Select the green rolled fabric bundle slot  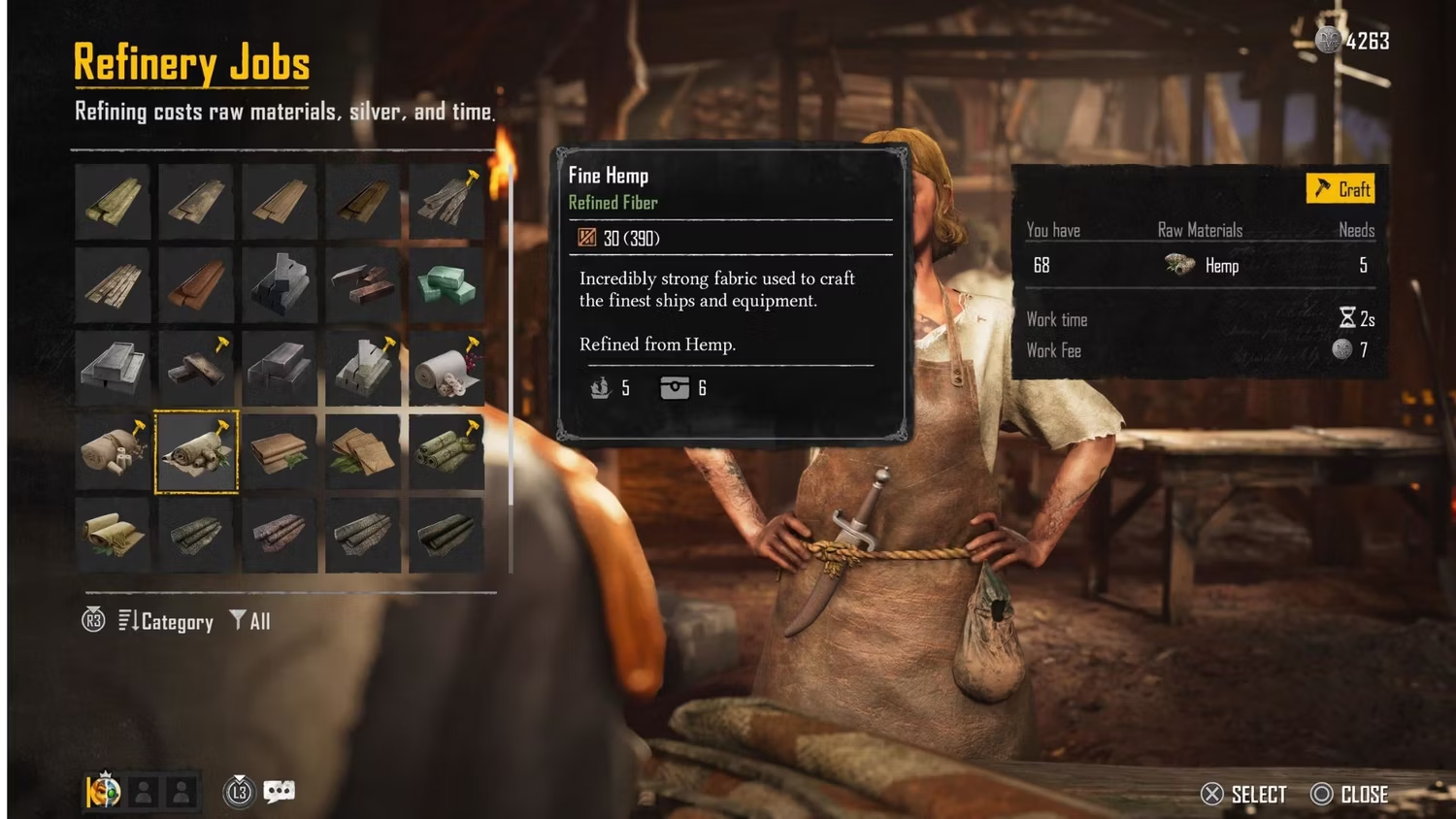[447, 451]
